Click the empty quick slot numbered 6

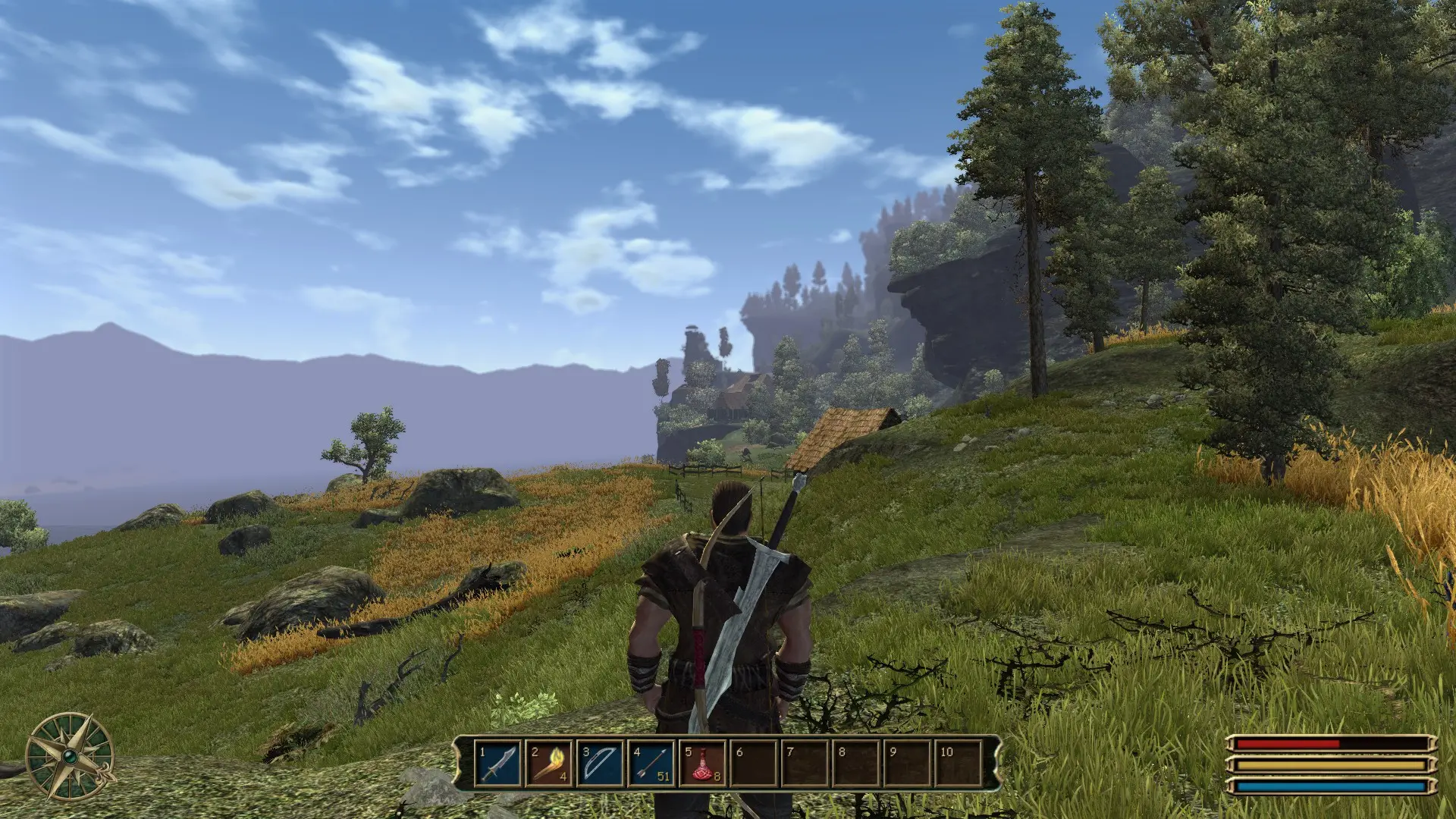pyautogui.click(x=755, y=764)
